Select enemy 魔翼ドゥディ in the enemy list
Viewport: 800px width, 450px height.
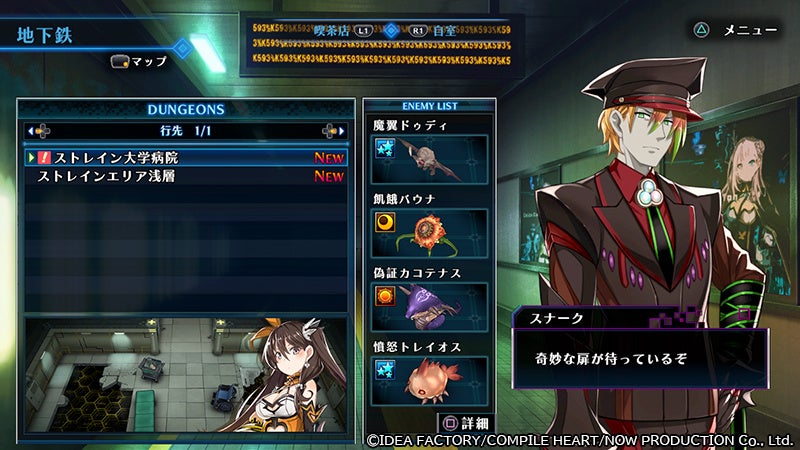coord(429,158)
